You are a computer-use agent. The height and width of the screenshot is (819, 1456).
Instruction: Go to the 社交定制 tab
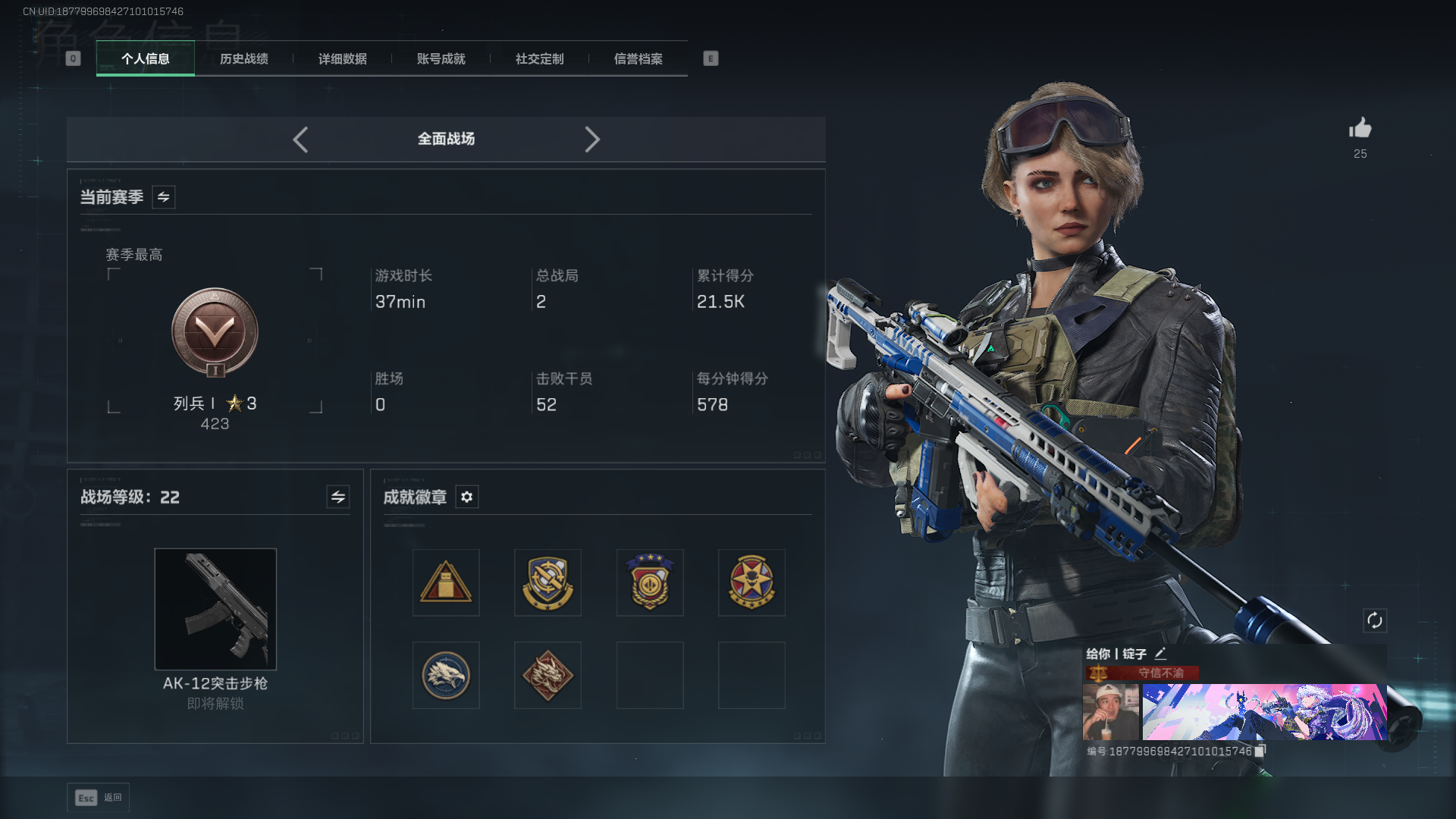[x=540, y=59]
